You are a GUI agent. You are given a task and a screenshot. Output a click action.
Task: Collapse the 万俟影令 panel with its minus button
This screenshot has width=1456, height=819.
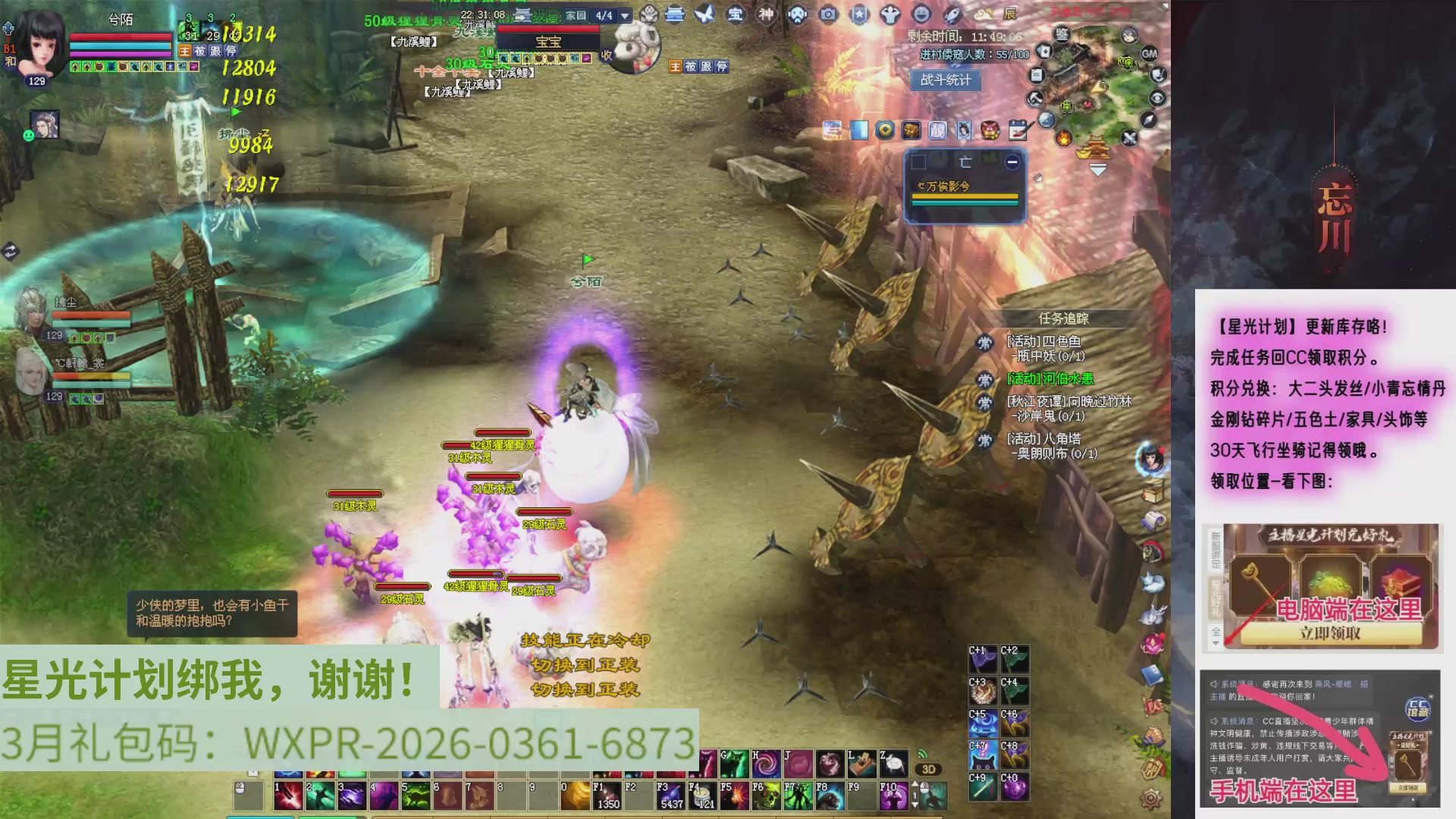click(x=1012, y=162)
